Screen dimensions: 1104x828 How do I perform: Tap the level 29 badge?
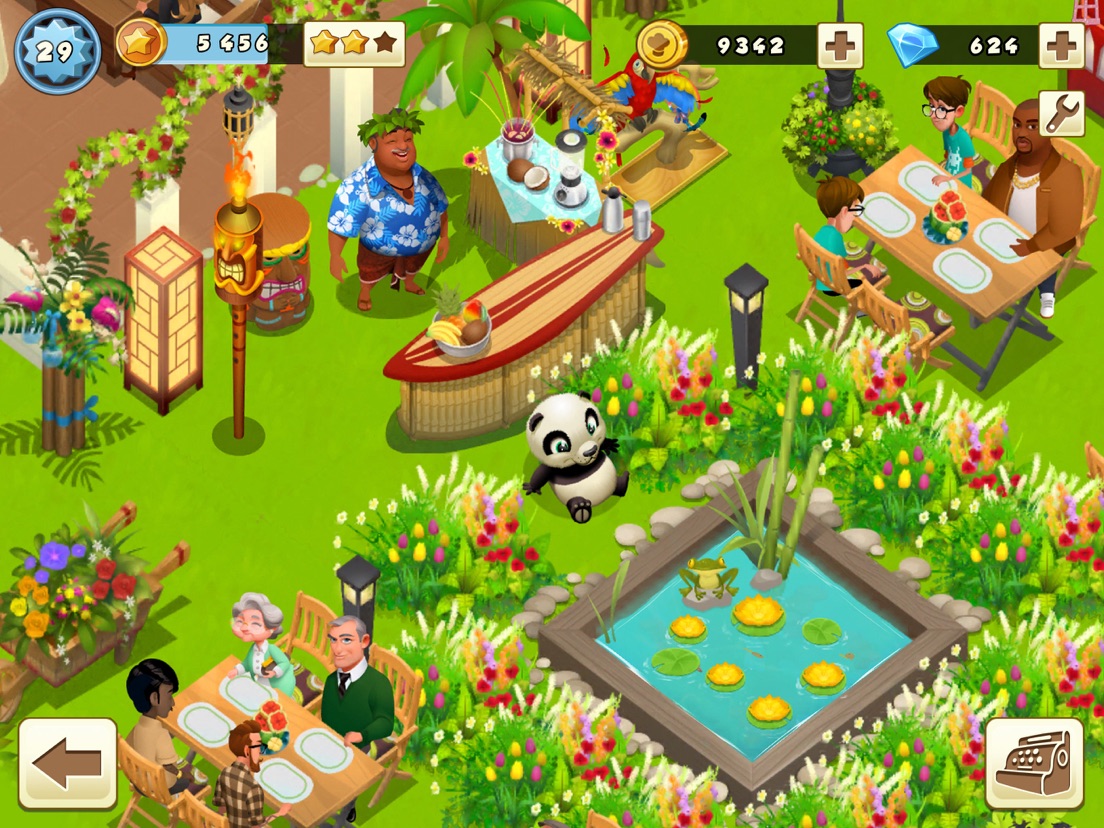57,50
